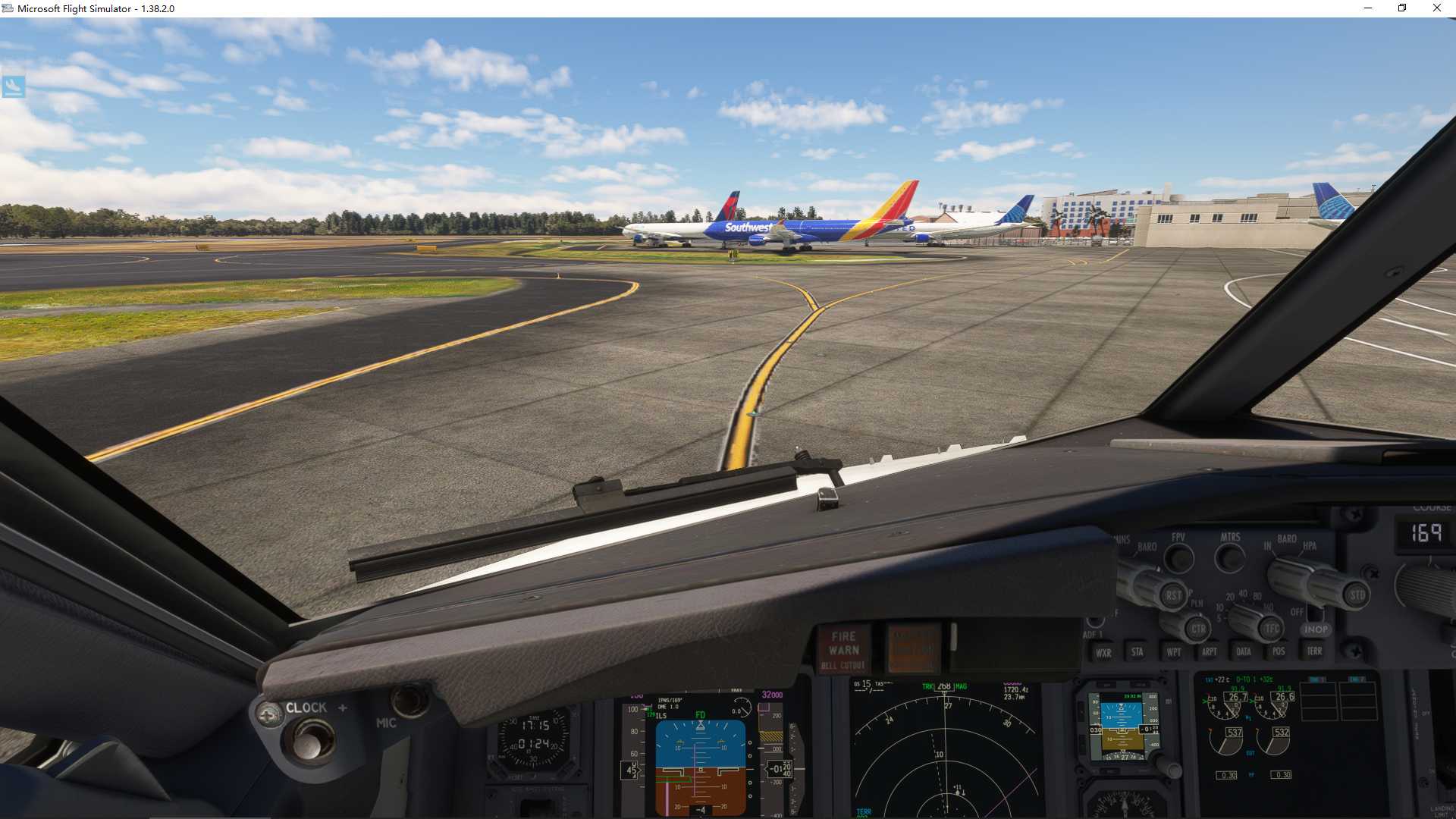
Task: Push the MTRS meters button
Action: 1230,559
